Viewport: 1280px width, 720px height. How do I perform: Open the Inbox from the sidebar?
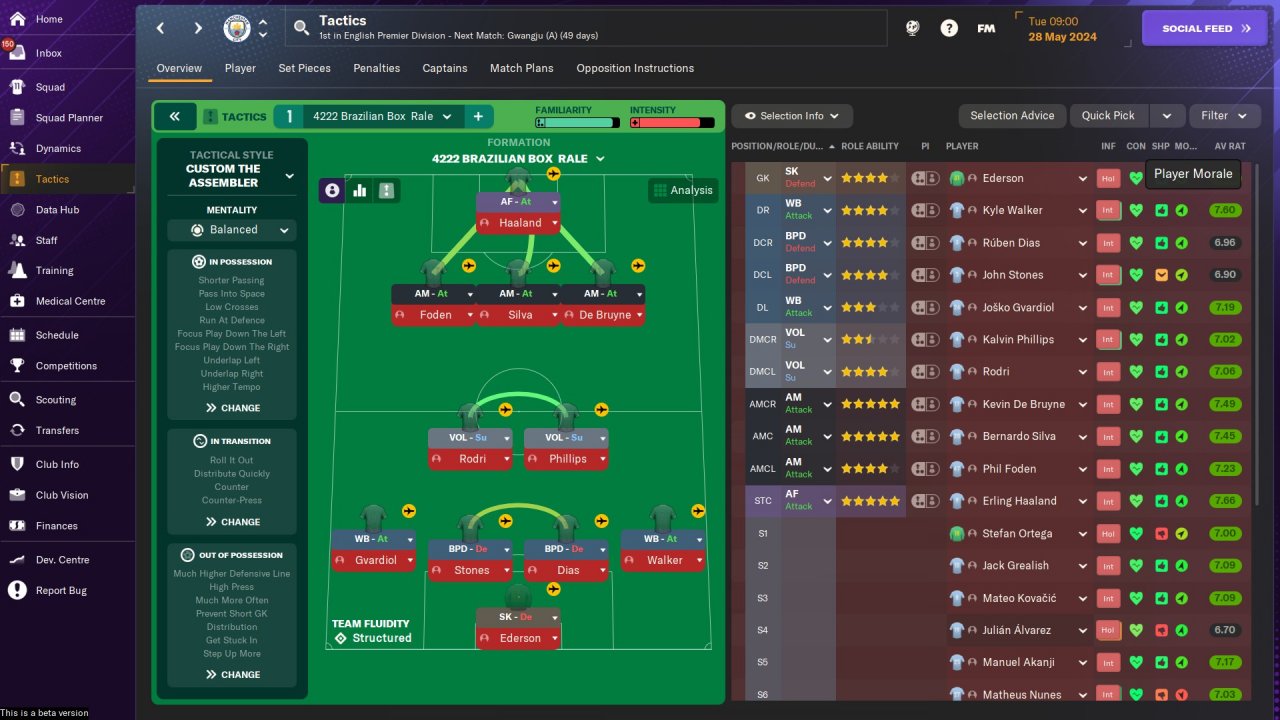[x=48, y=53]
